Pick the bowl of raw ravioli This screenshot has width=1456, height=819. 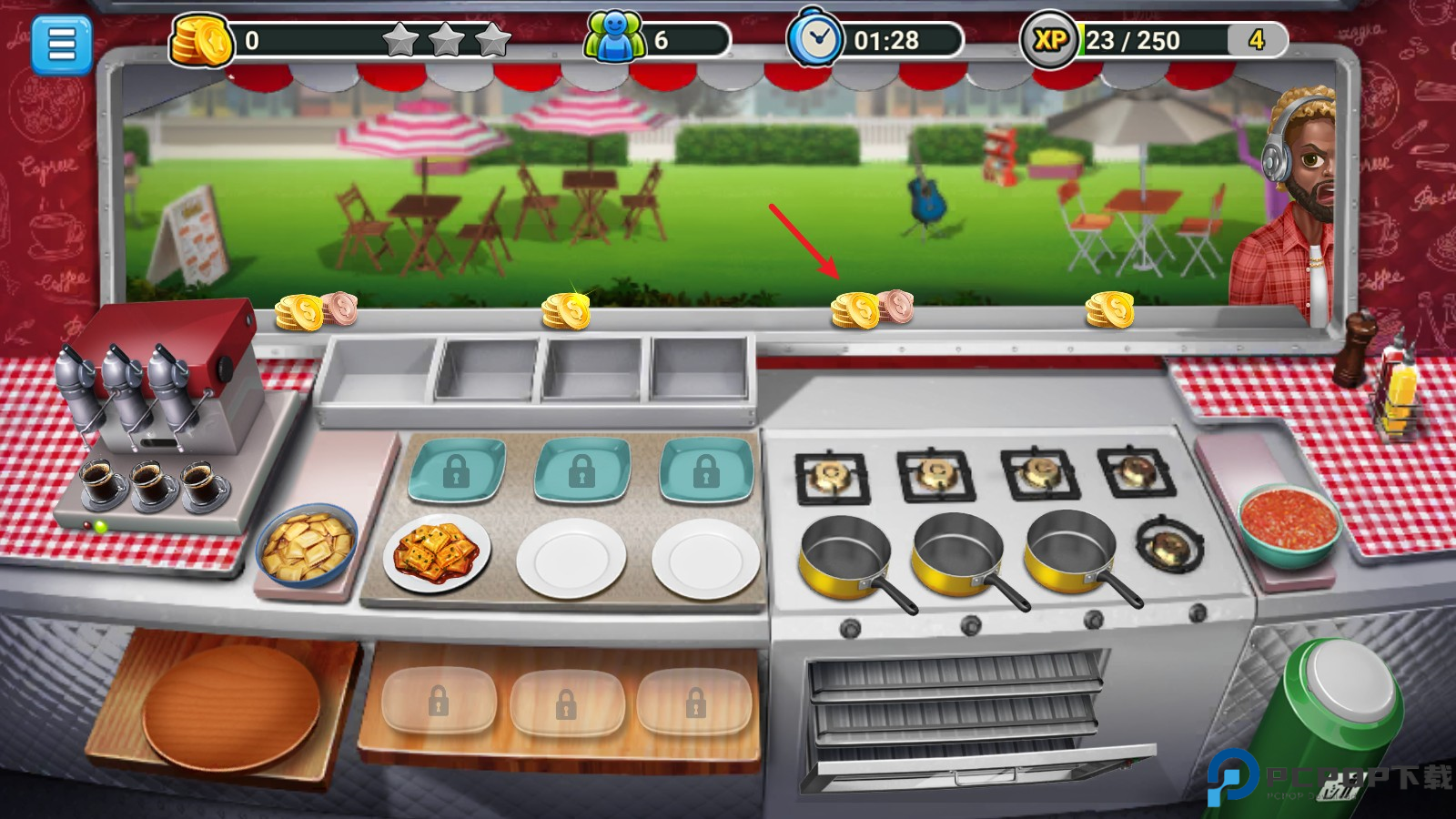(x=307, y=547)
